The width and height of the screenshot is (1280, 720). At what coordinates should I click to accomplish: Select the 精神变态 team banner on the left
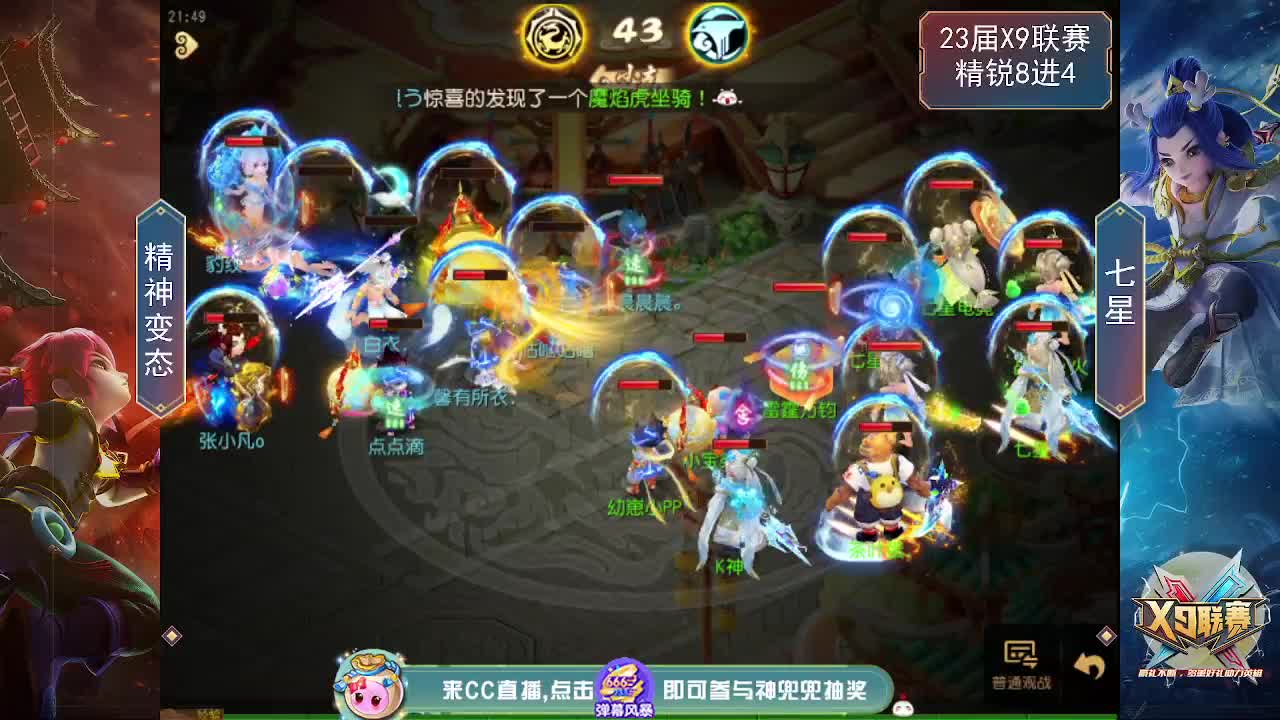click(160, 295)
